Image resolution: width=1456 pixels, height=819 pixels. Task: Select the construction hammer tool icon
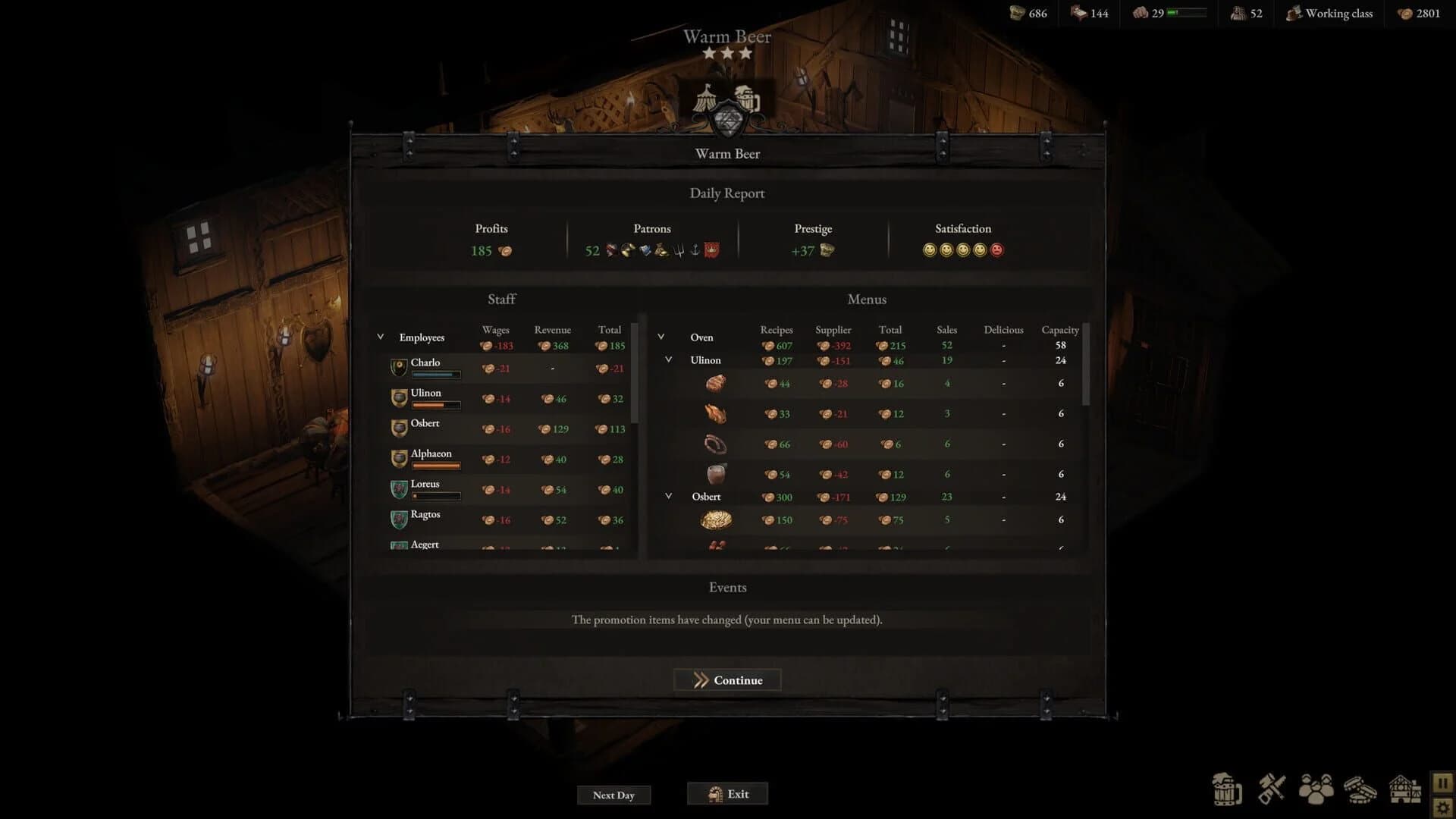tap(1271, 789)
